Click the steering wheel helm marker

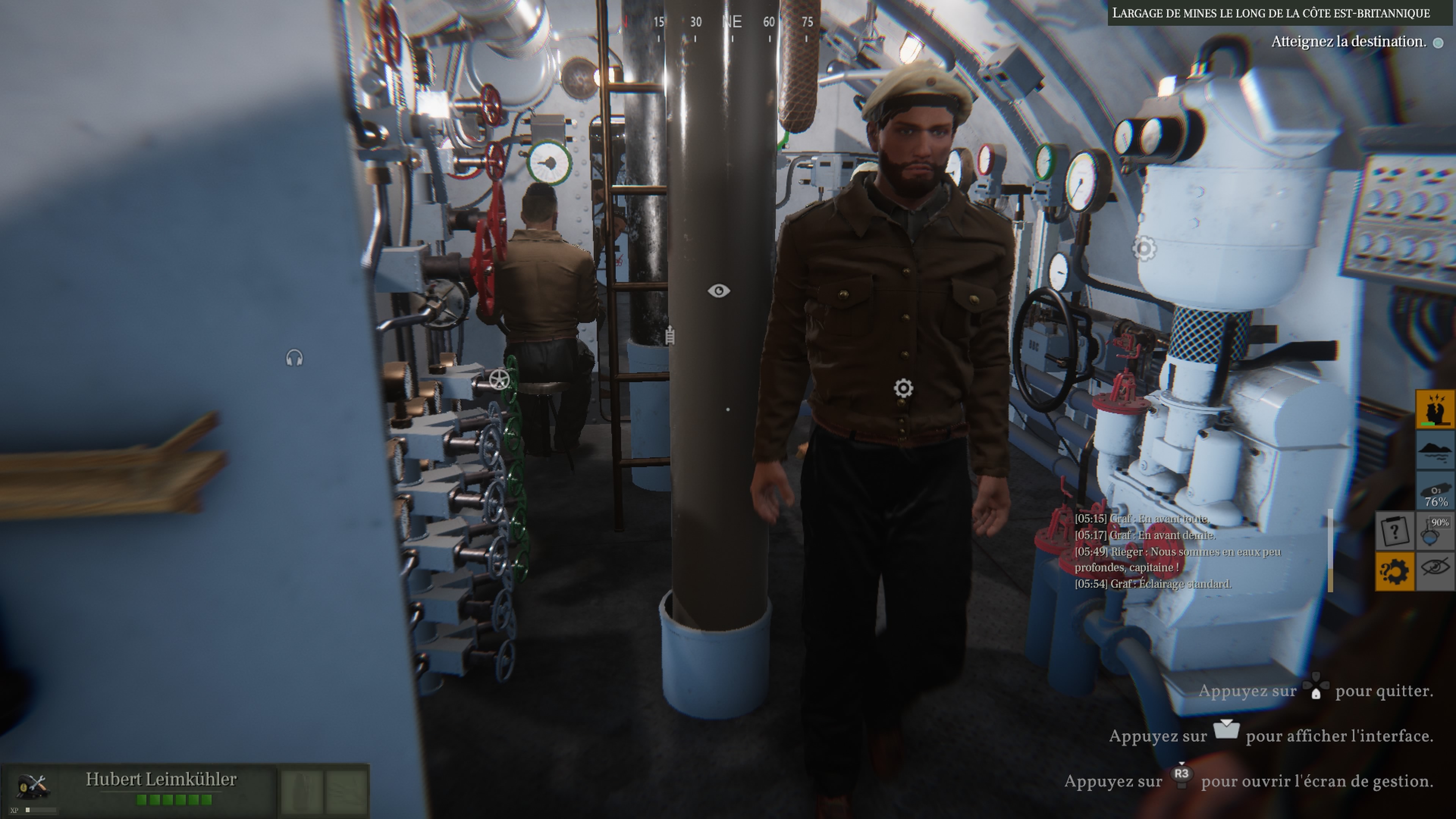[499, 380]
